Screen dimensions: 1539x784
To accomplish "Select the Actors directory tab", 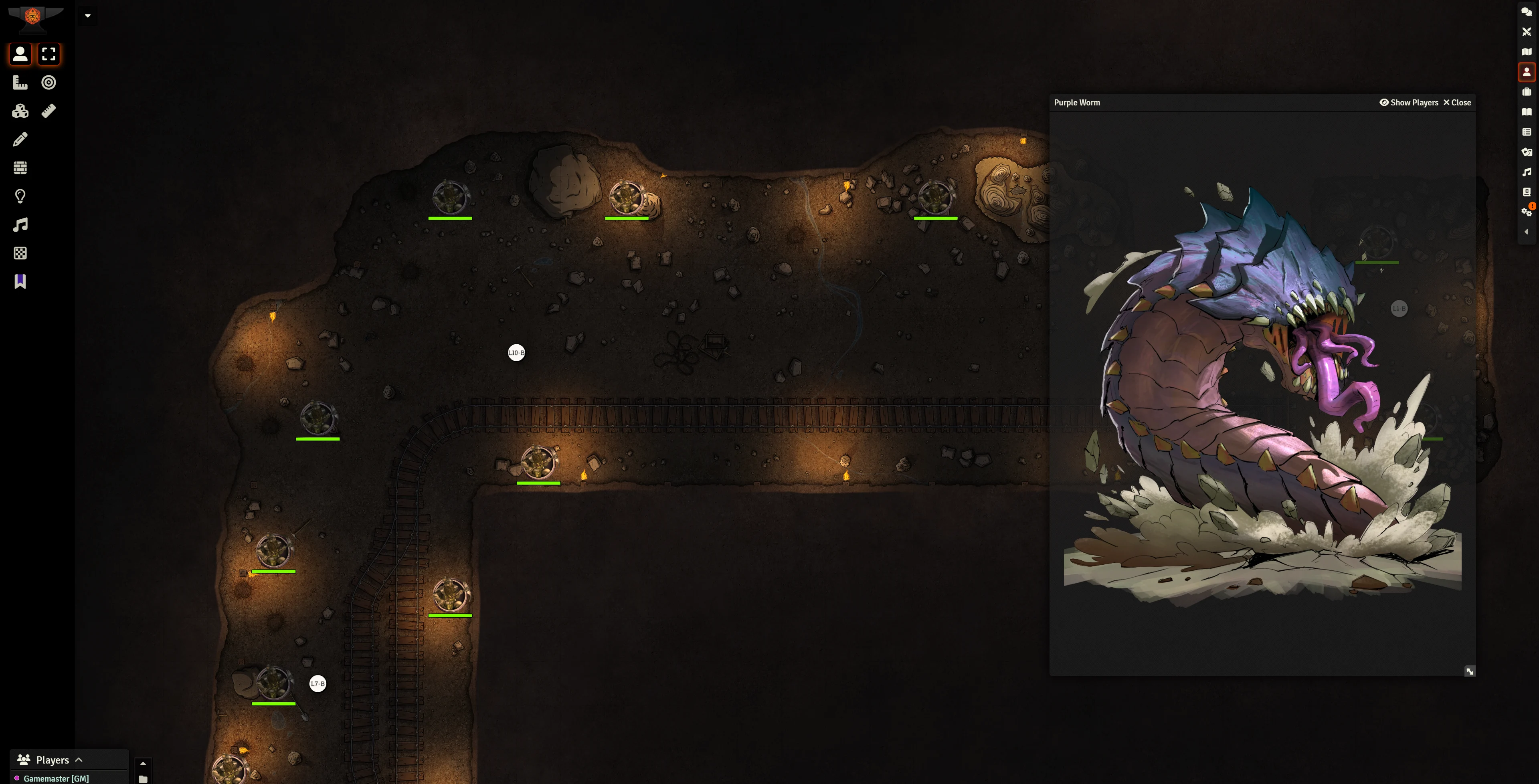I will (x=1526, y=72).
